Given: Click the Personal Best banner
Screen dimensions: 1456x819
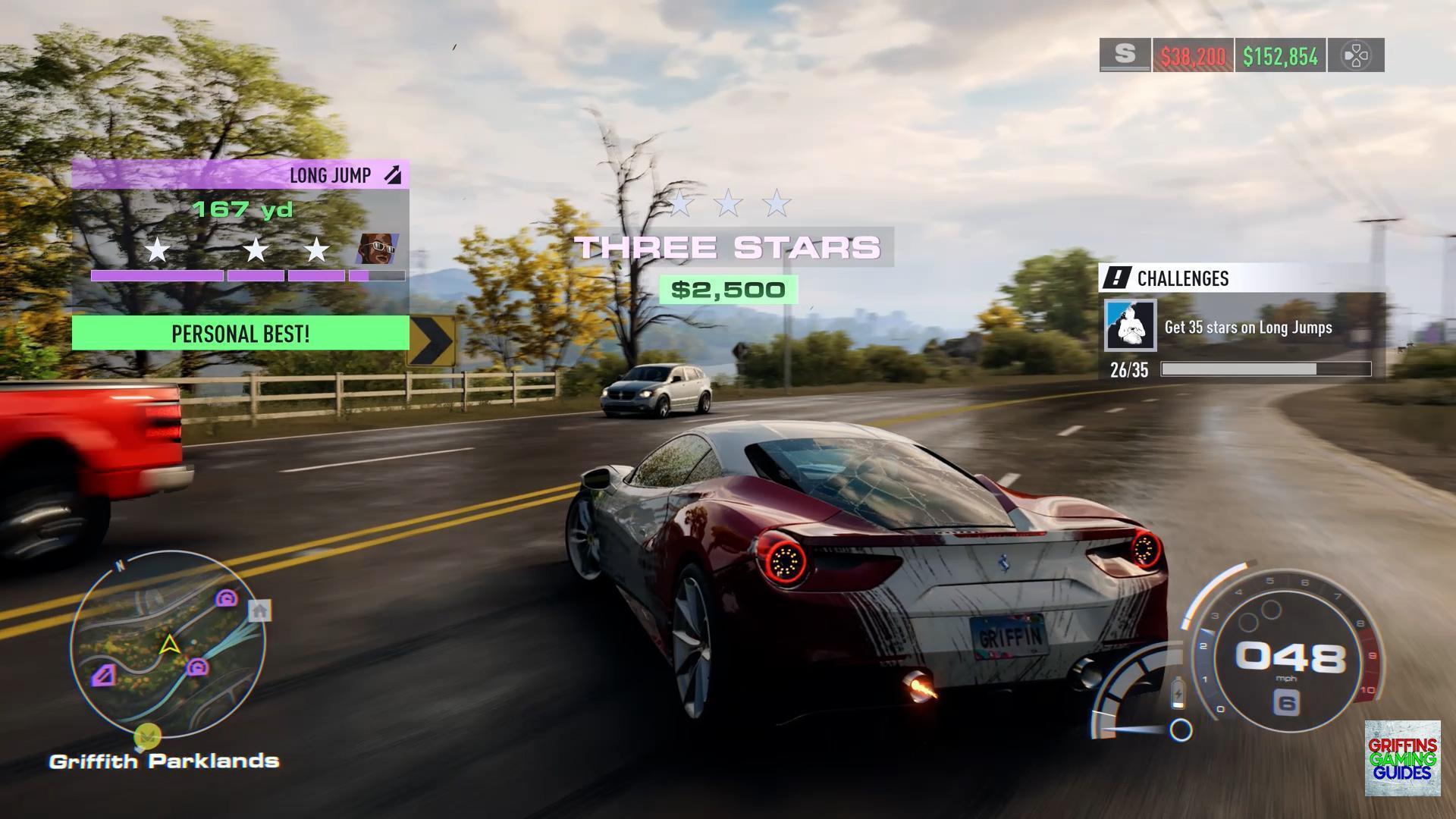Looking at the screenshot, I should pos(240,334).
